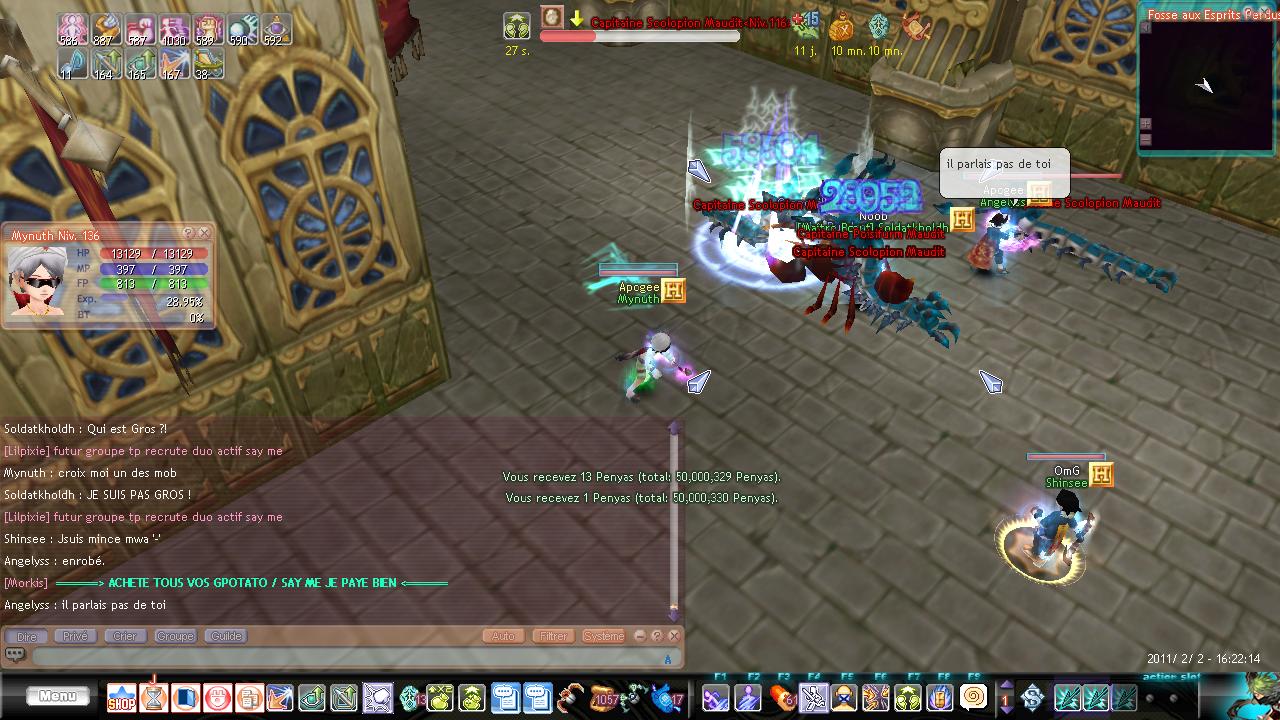
Task: Toggle the Système chat messages button
Action: (x=603, y=636)
